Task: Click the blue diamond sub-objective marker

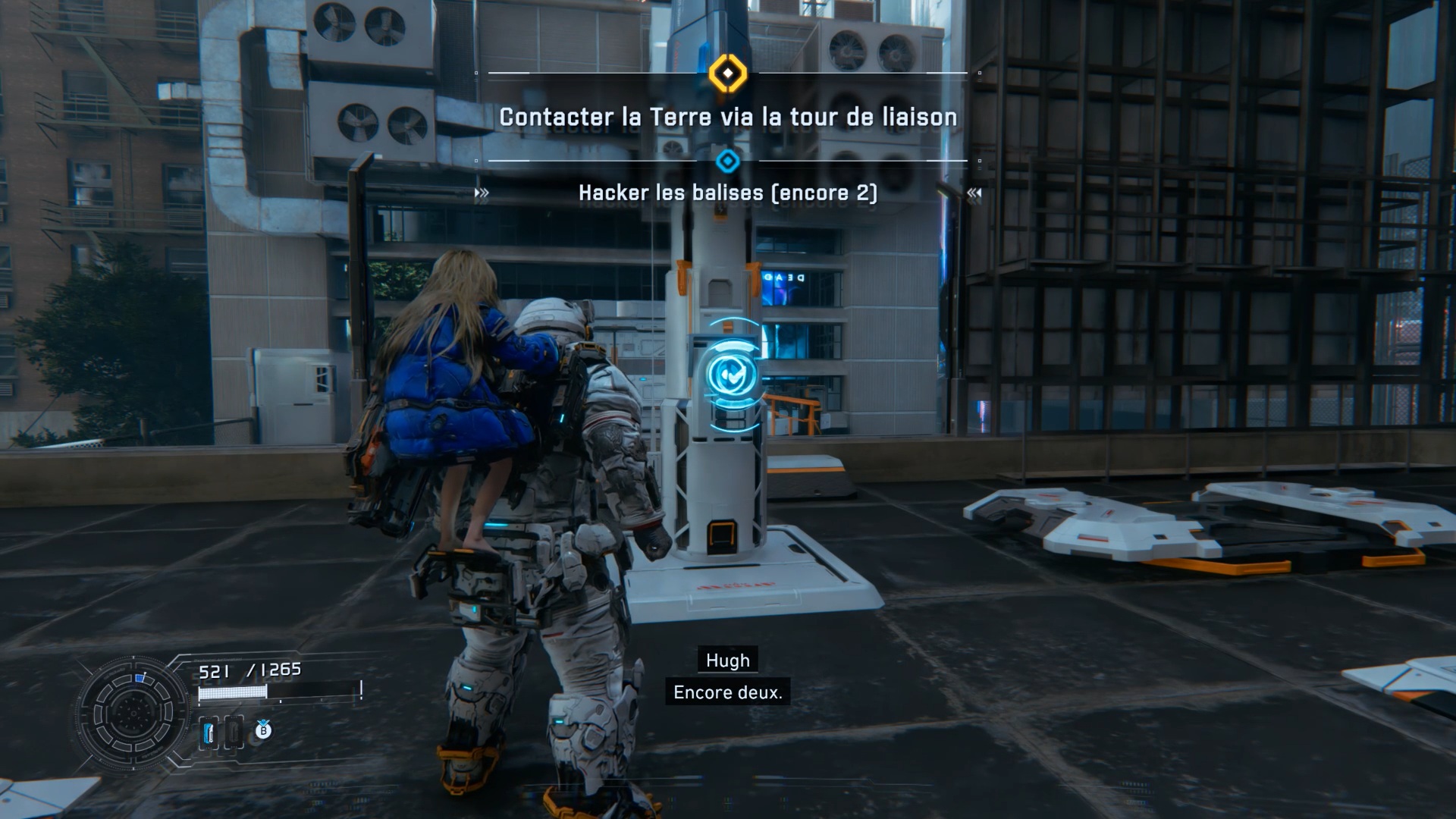Action: click(728, 161)
